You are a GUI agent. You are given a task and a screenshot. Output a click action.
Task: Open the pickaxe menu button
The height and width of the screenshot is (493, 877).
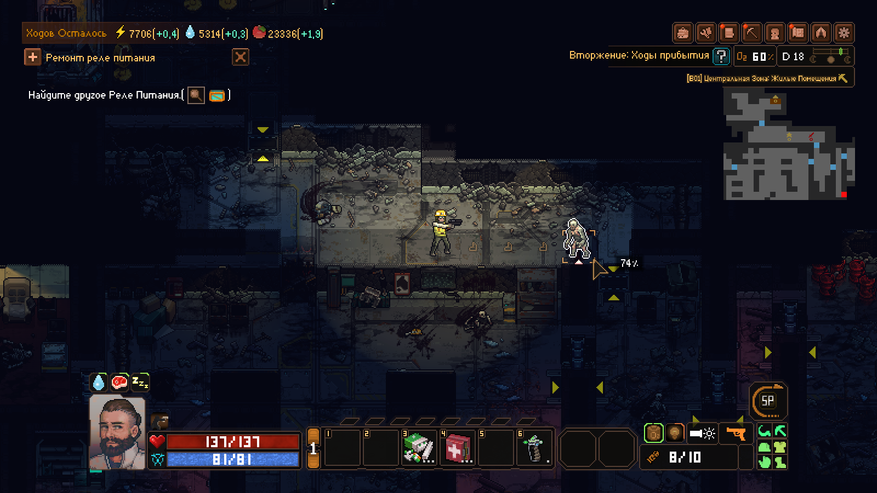click(752, 33)
